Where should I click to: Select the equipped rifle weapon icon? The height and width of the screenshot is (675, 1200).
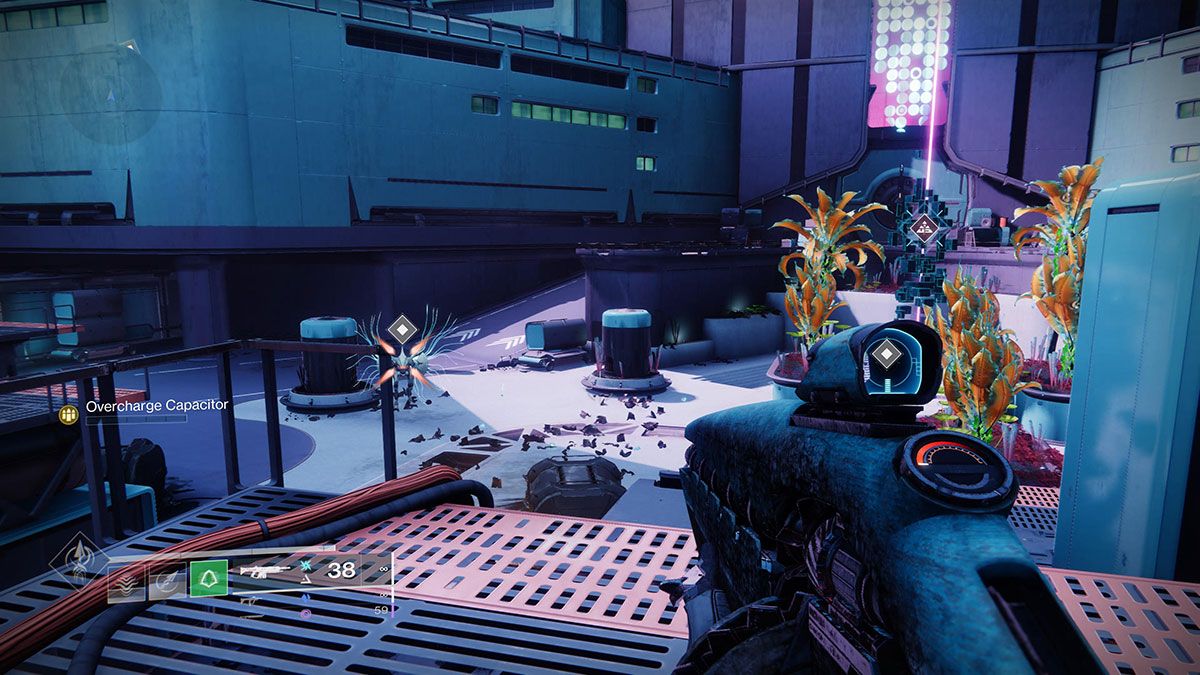point(265,572)
